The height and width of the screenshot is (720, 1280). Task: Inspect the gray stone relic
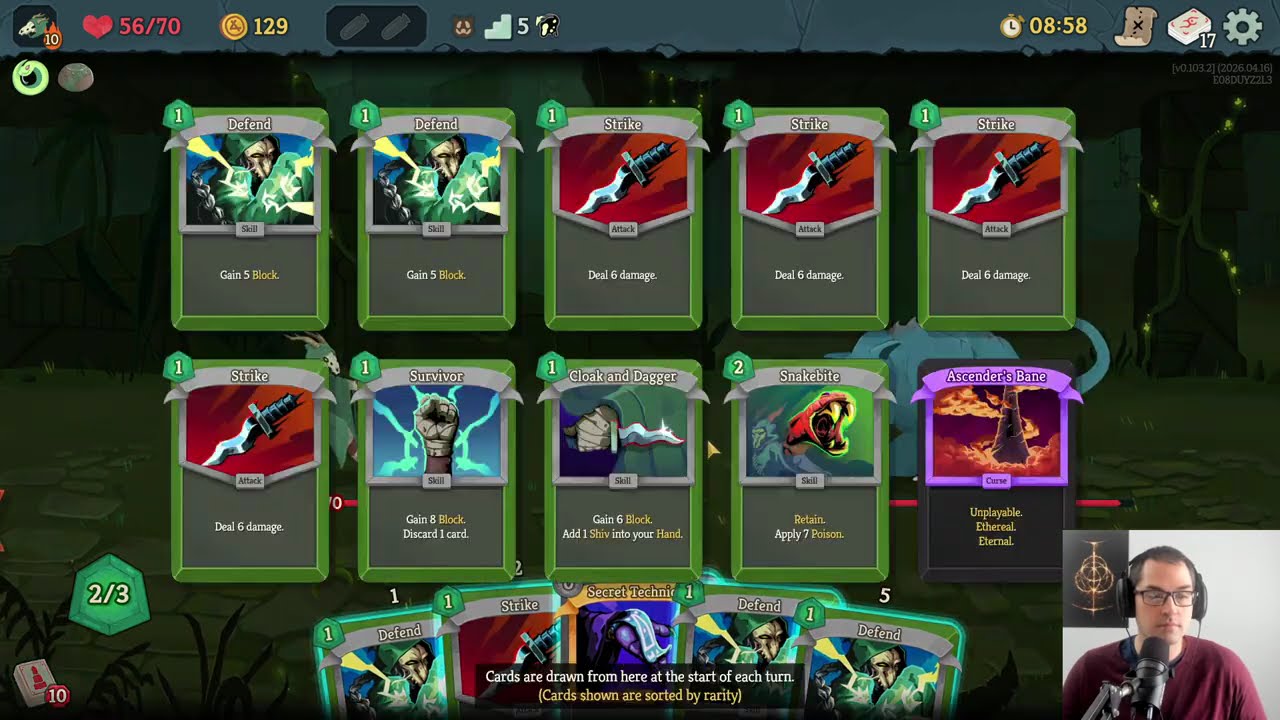[x=76, y=78]
